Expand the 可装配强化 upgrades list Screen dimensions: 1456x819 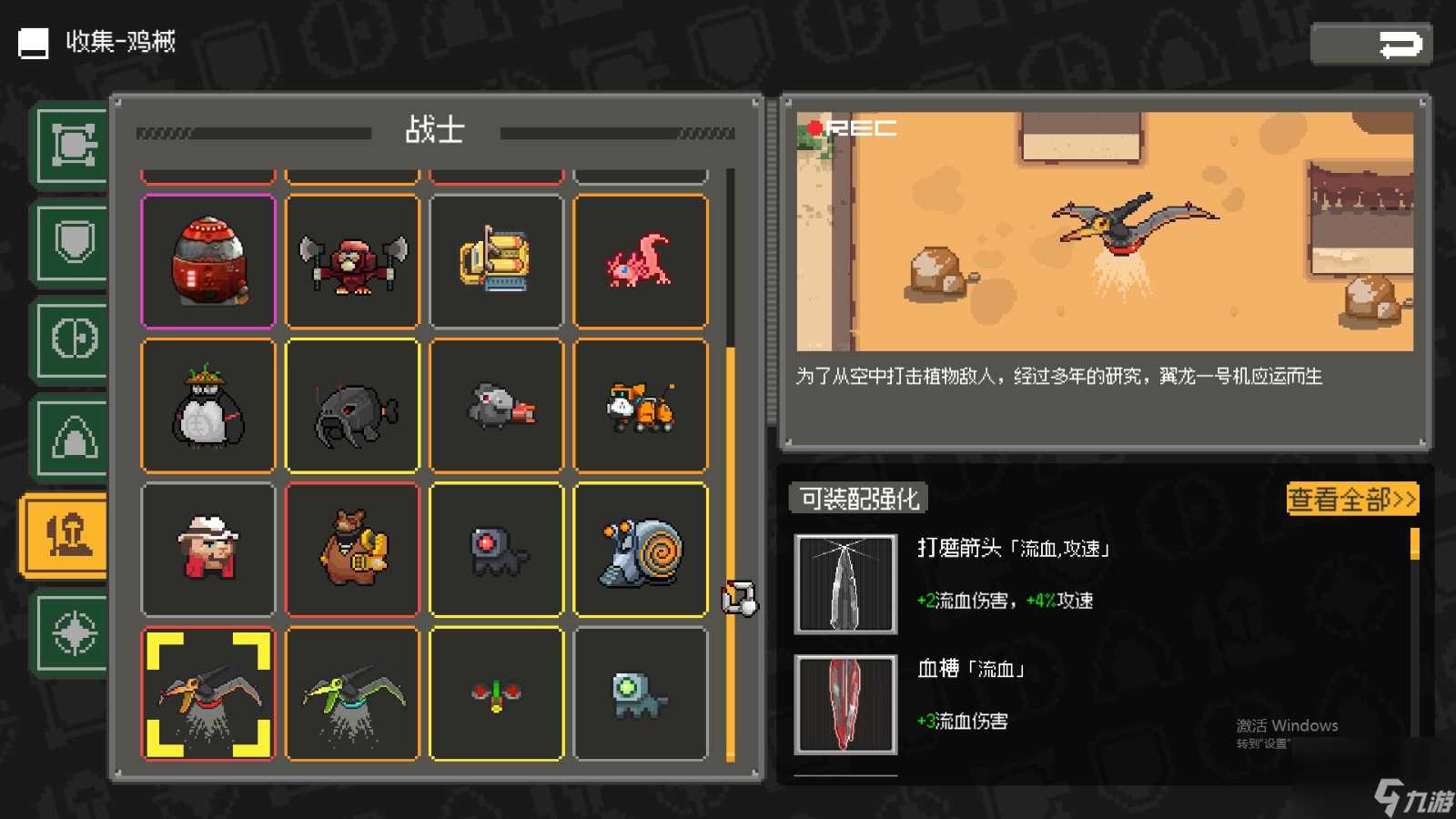[856, 499]
